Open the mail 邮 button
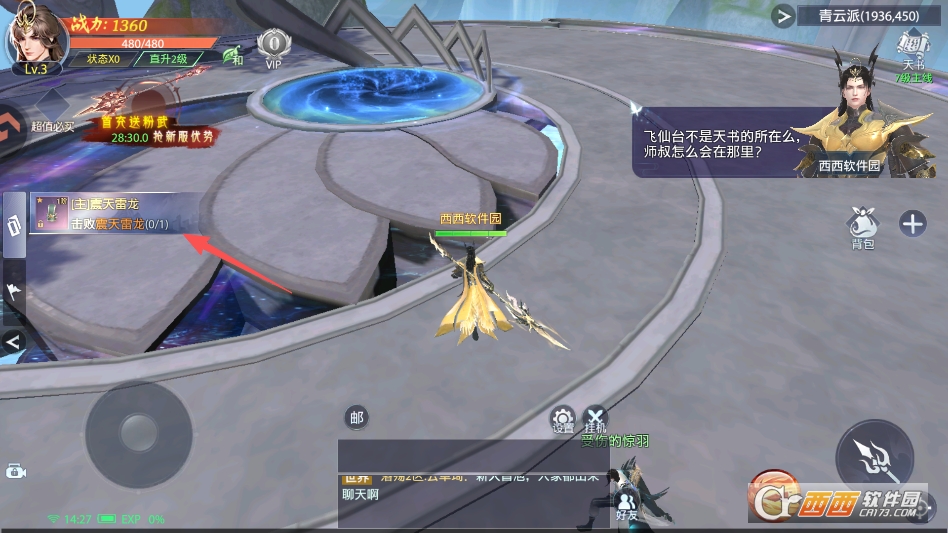The height and width of the screenshot is (533, 948). [x=357, y=418]
